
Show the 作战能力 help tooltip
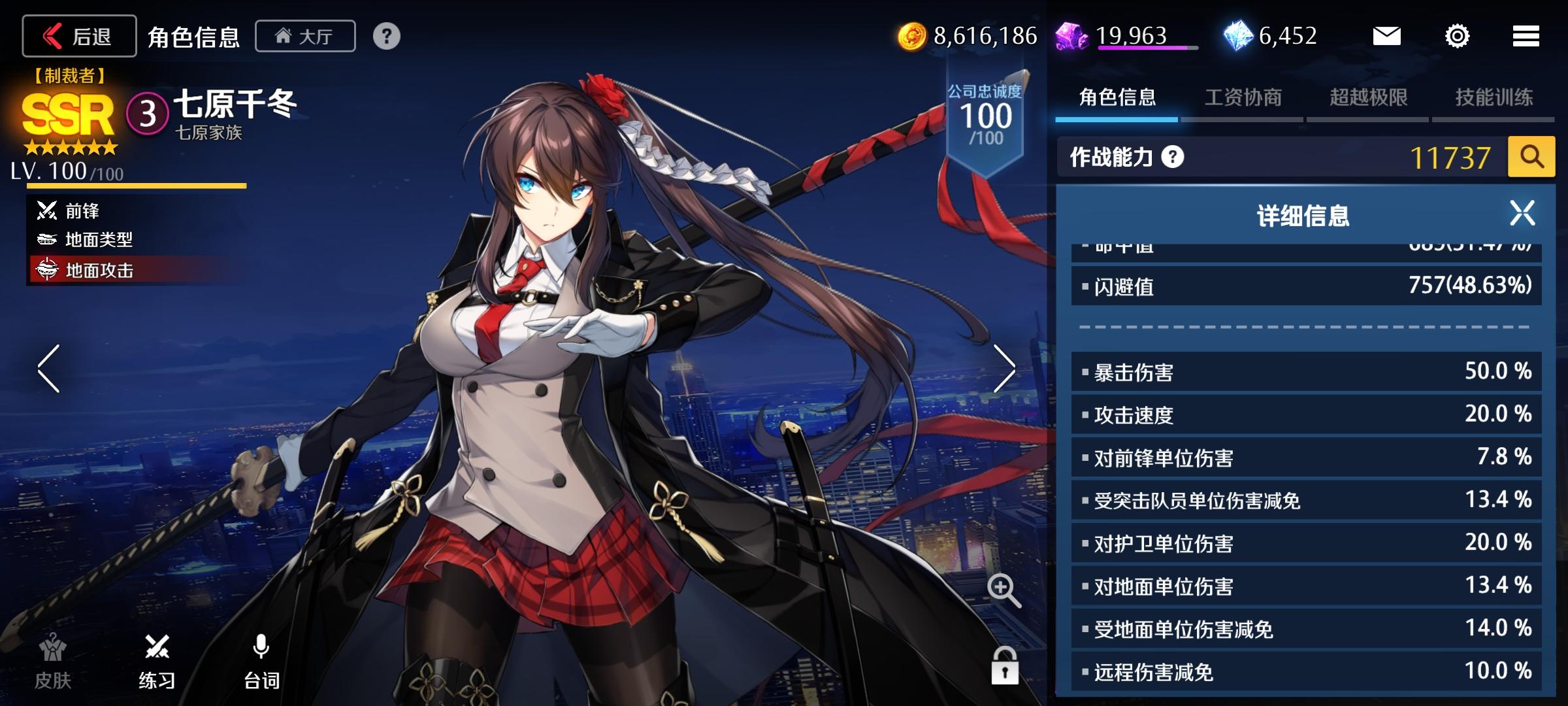(x=1173, y=157)
